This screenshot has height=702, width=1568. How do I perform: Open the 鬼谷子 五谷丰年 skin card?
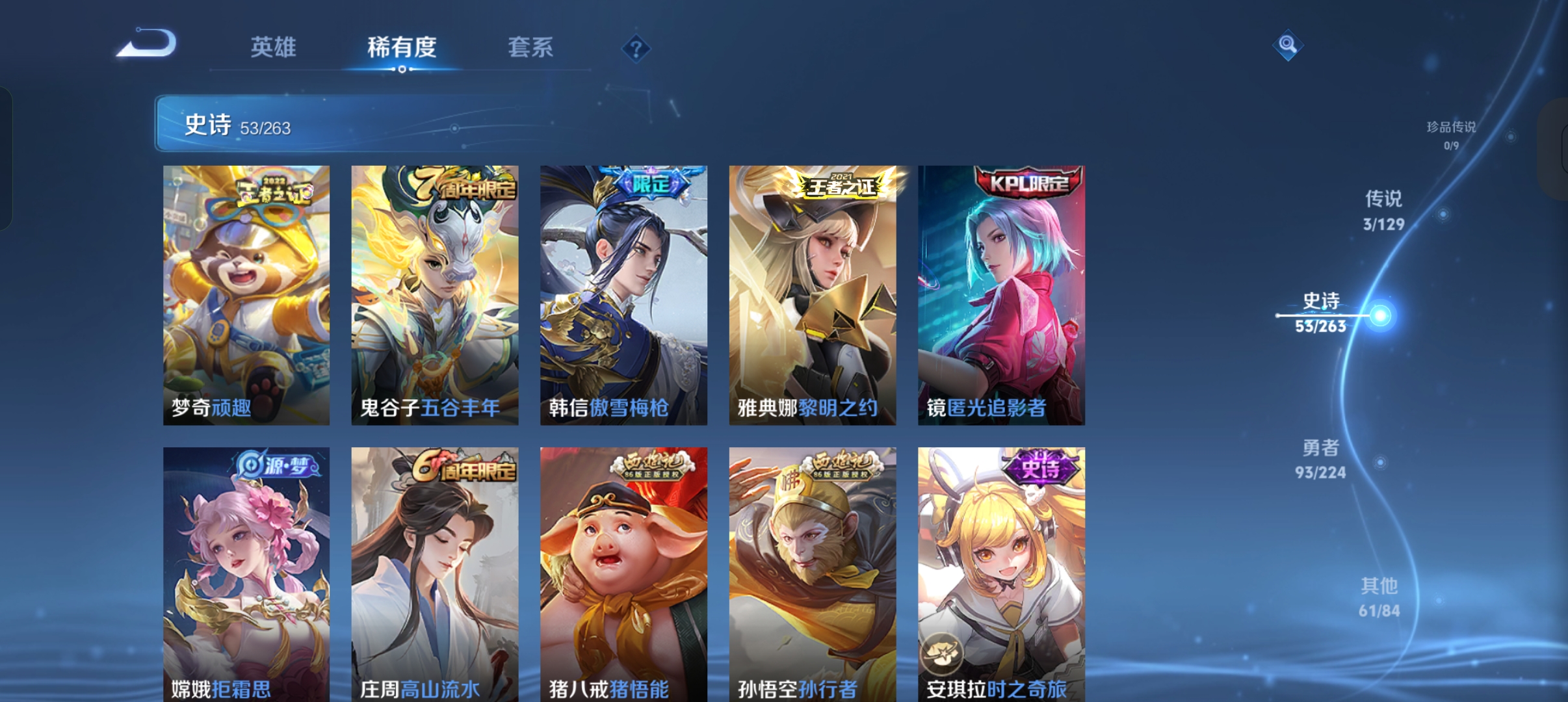pyautogui.click(x=435, y=295)
